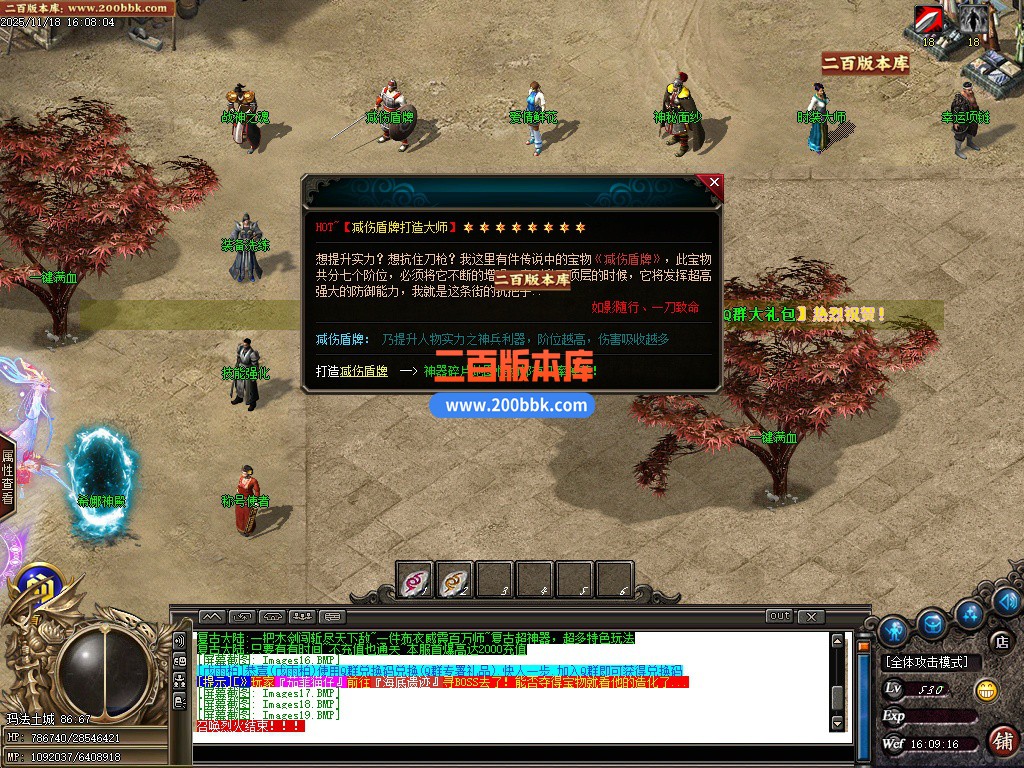Click the keyboard icon on the chat toolbar
This screenshot has width=1024, height=768.
332,616
